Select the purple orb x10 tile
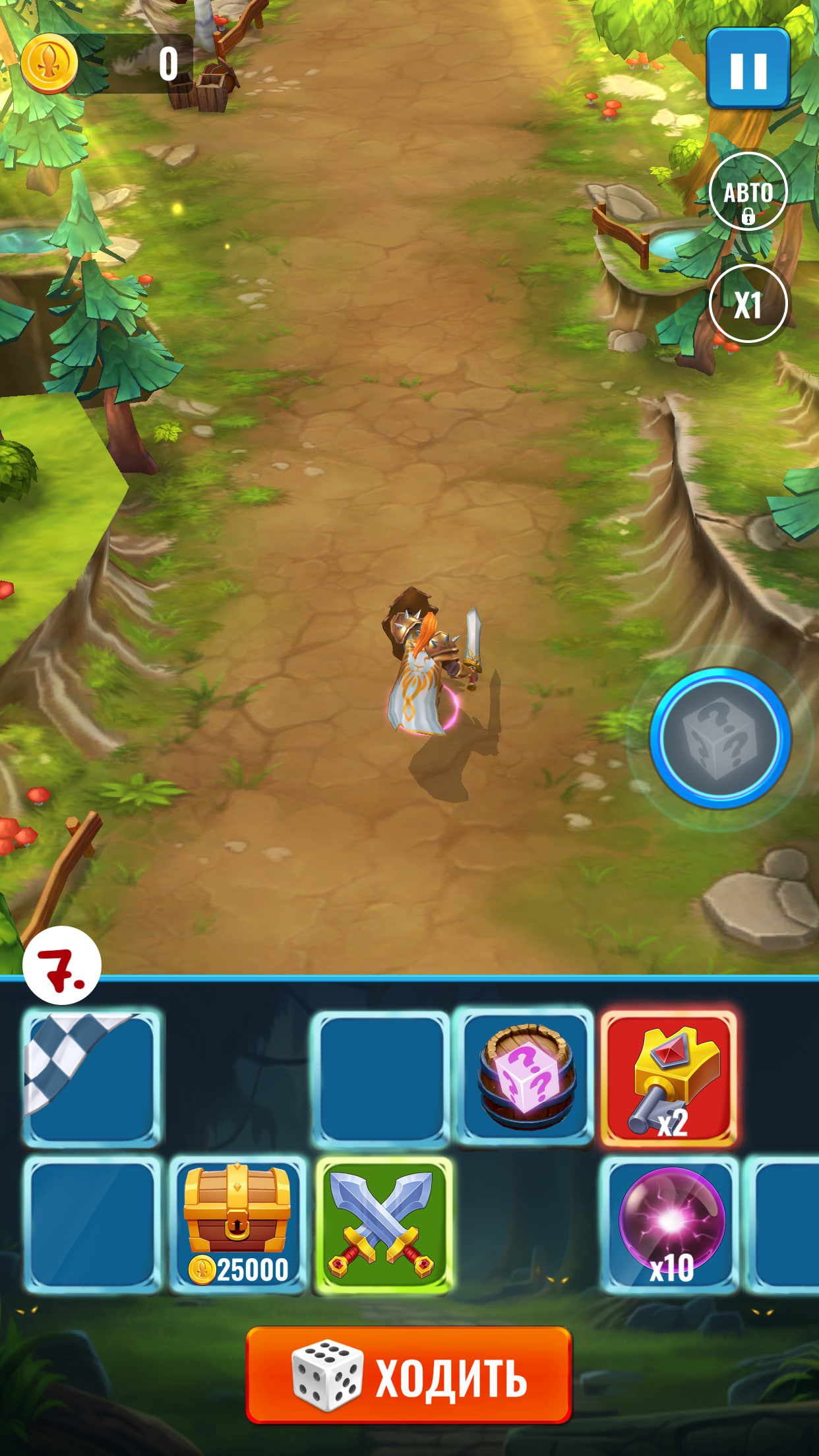 (670, 1224)
